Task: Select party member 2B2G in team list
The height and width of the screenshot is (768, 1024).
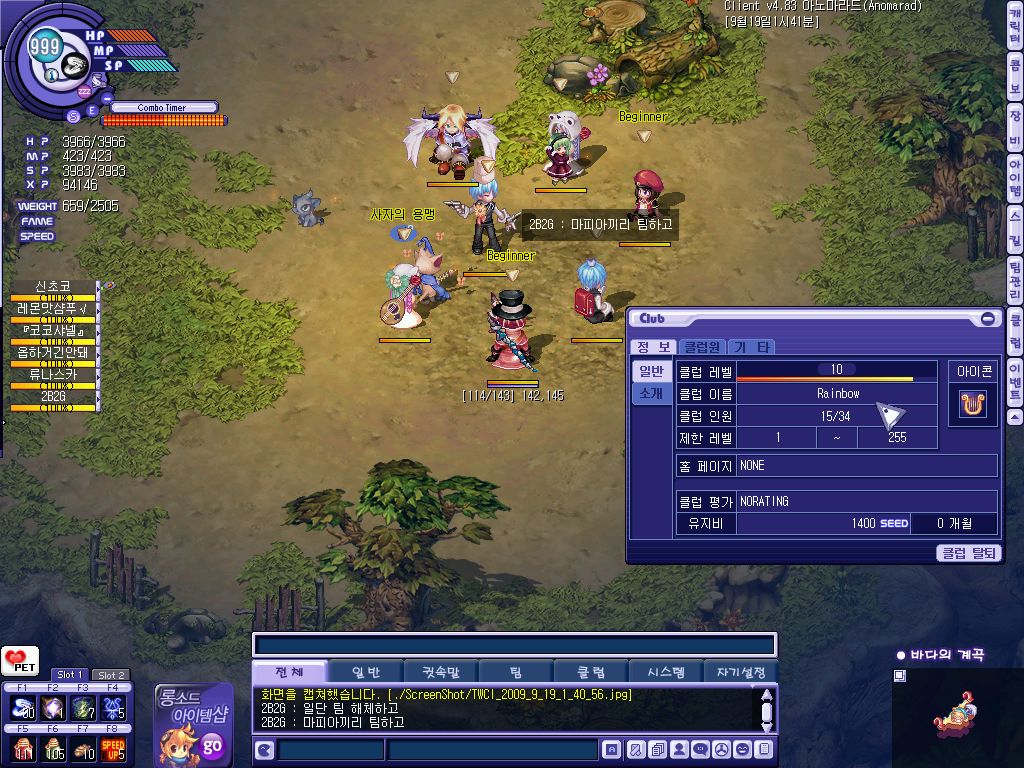Action: (54, 397)
